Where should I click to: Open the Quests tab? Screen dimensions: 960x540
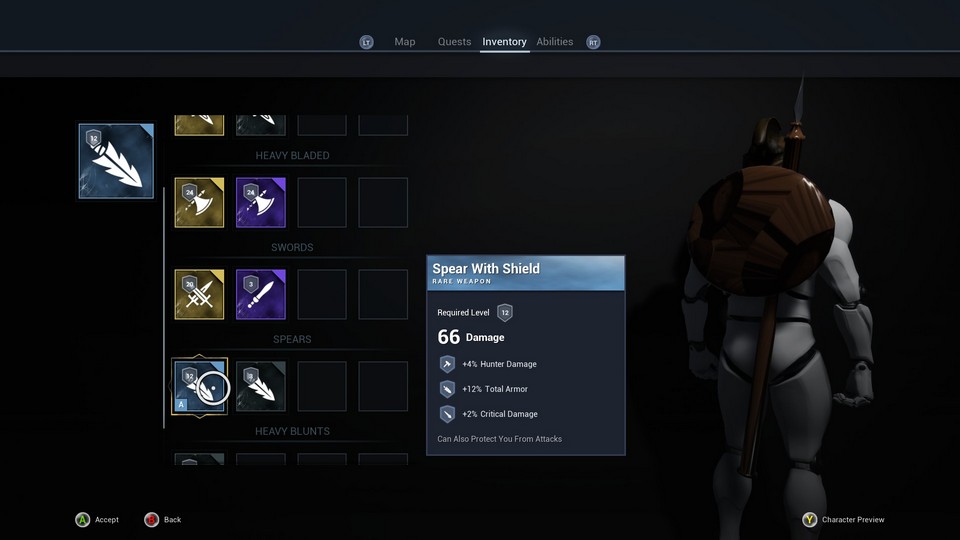[x=454, y=42]
